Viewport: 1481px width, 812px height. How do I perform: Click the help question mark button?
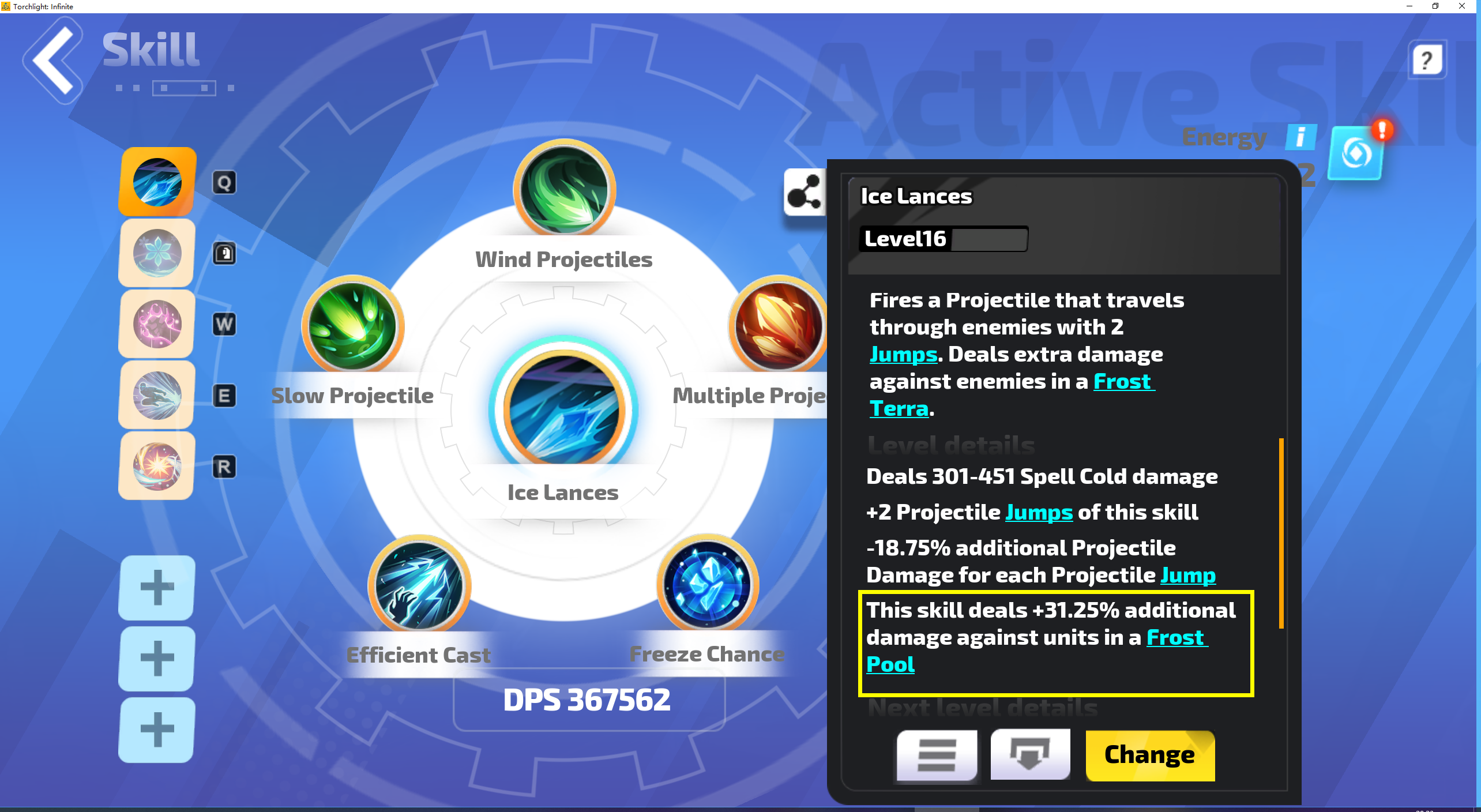[1427, 59]
